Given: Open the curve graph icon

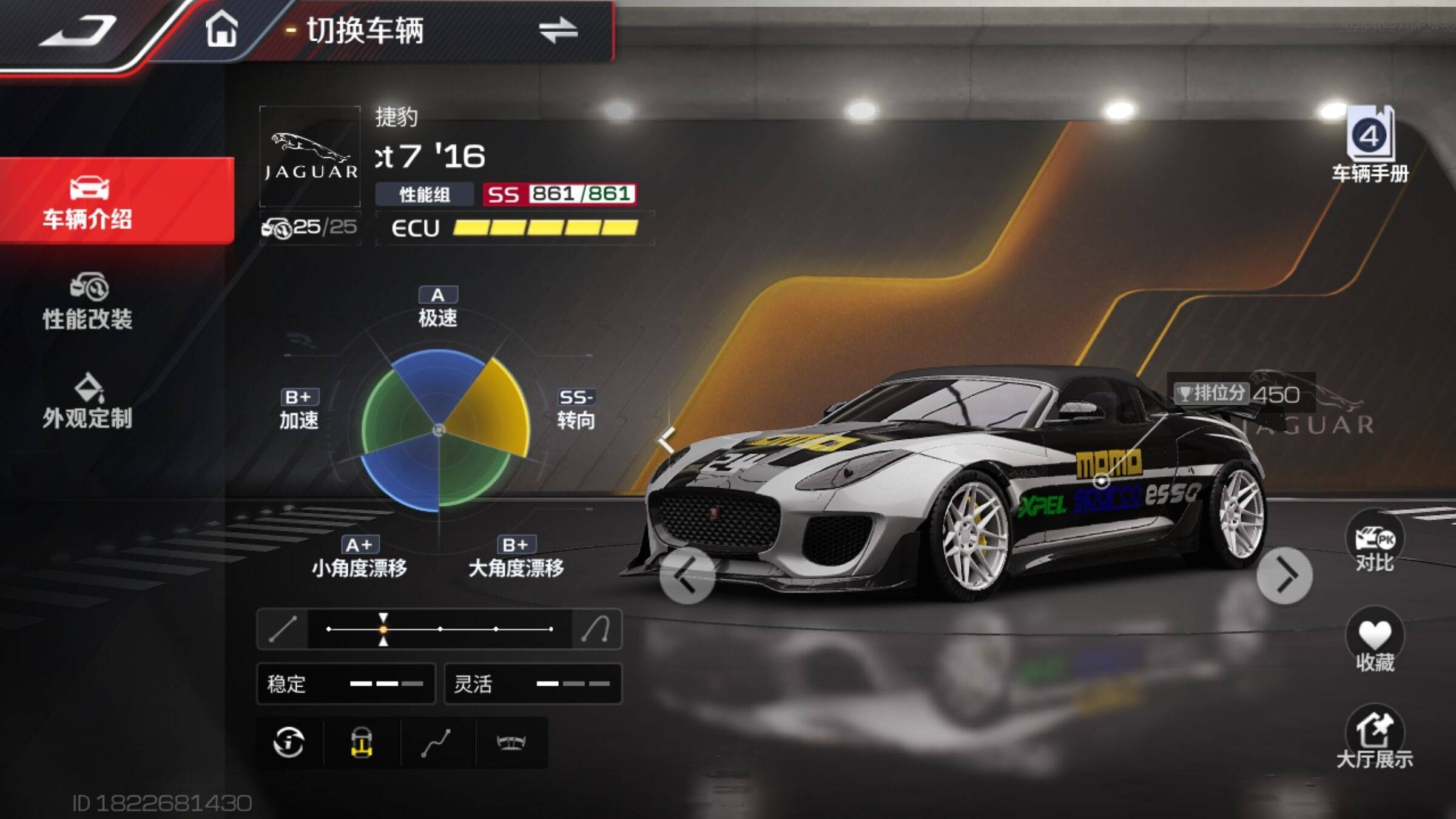Looking at the screenshot, I should coord(437,743).
